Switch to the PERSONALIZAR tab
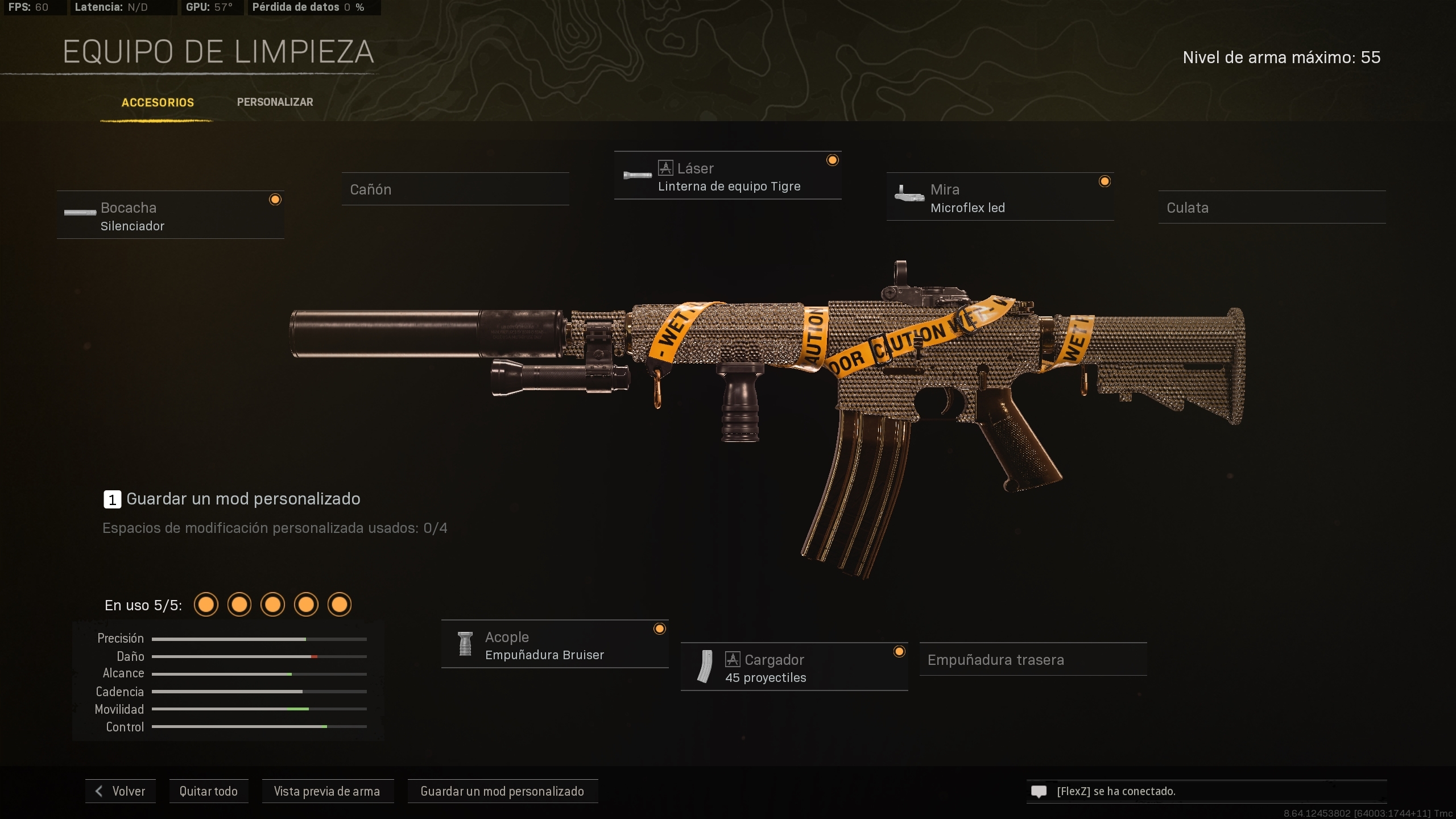This screenshot has height=819, width=1456. click(x=275, y=102)
